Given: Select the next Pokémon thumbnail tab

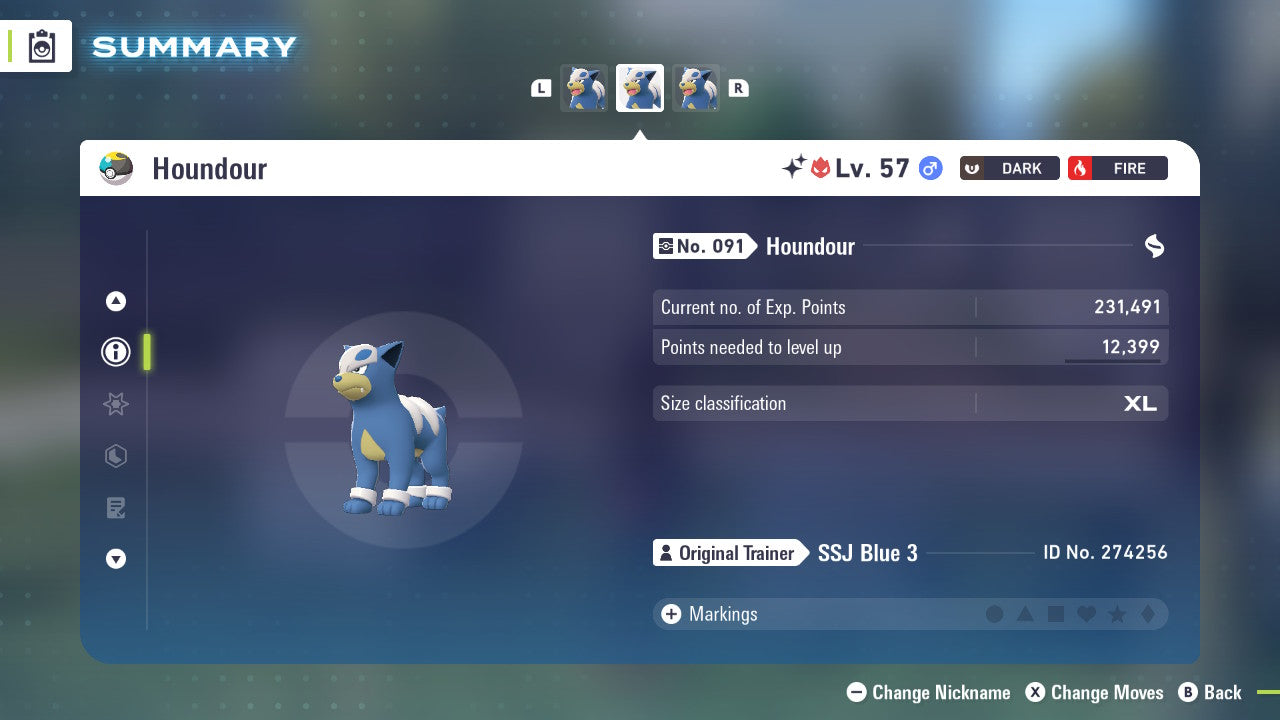Looking at the screenshot, I should 696,87.
